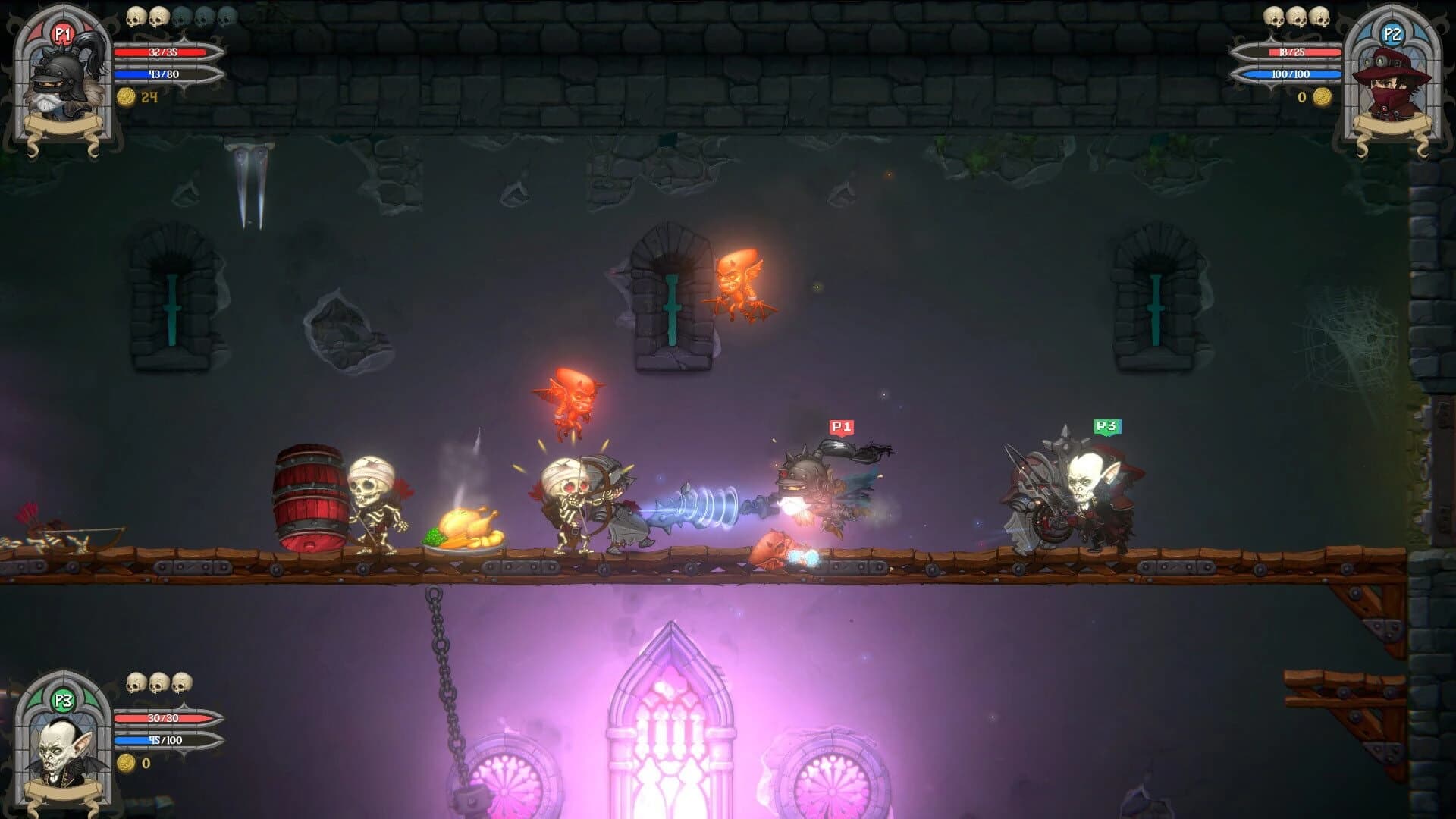Screen dimensions: 1456x819
Task: Select a skull life icon above P1's frame
Action: (136, 17)
